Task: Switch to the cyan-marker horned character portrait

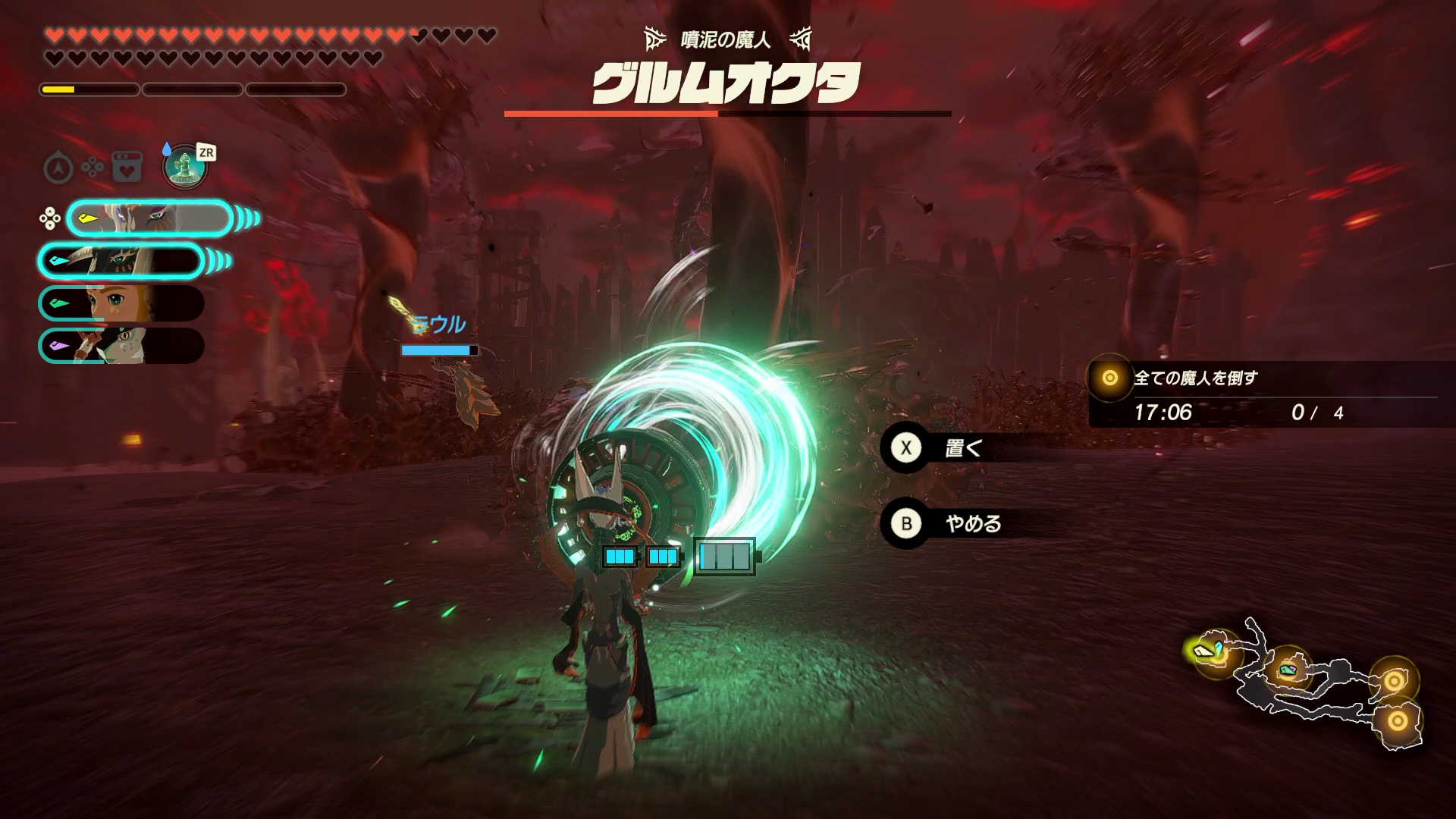Action: click(121, 262)
